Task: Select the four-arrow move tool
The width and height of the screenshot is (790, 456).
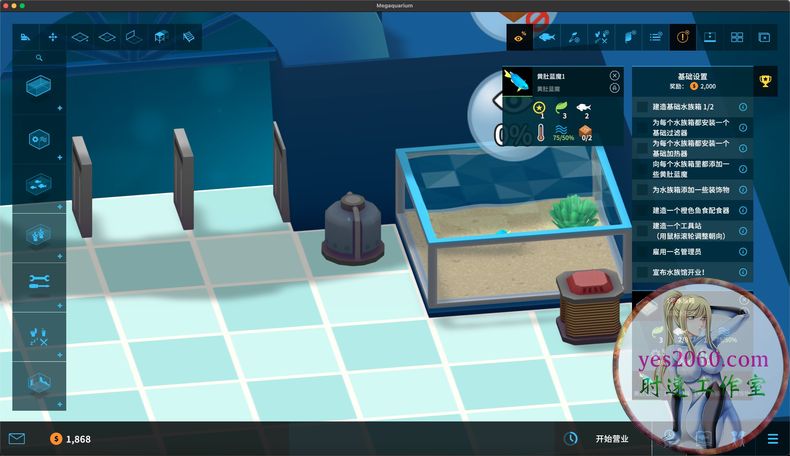Action: pyautogui.click(x=53, y=38)
